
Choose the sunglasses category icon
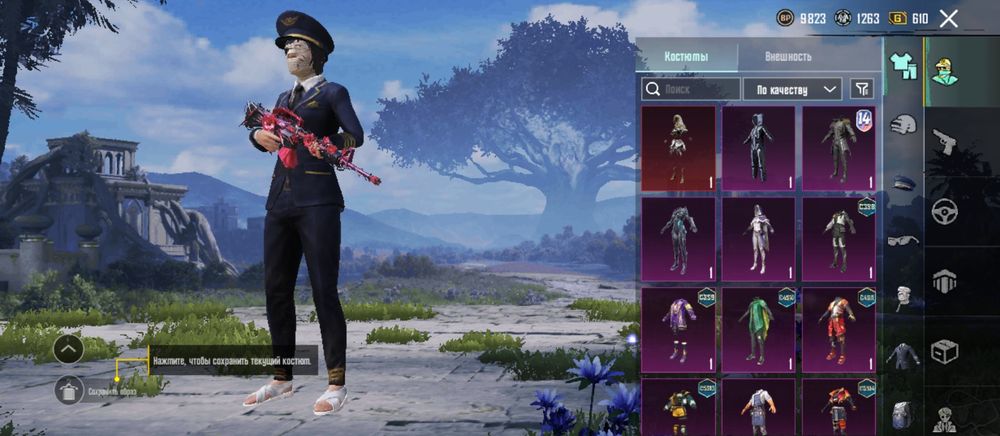click(903, 240)
